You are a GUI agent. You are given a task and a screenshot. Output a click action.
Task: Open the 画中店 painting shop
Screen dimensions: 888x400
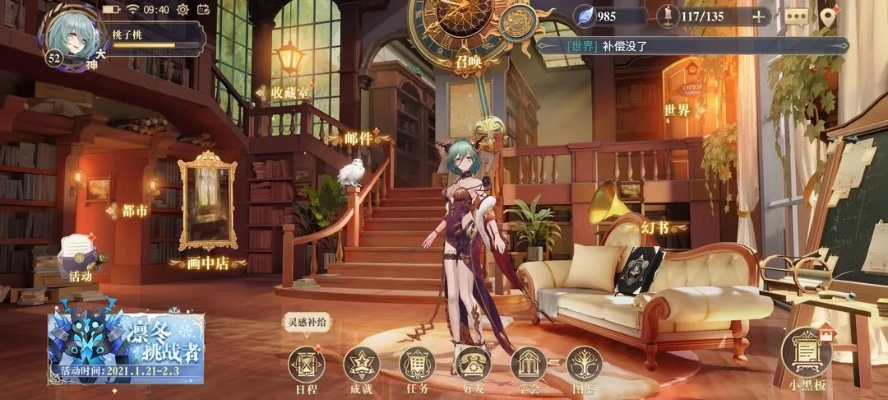coord(207,205)
